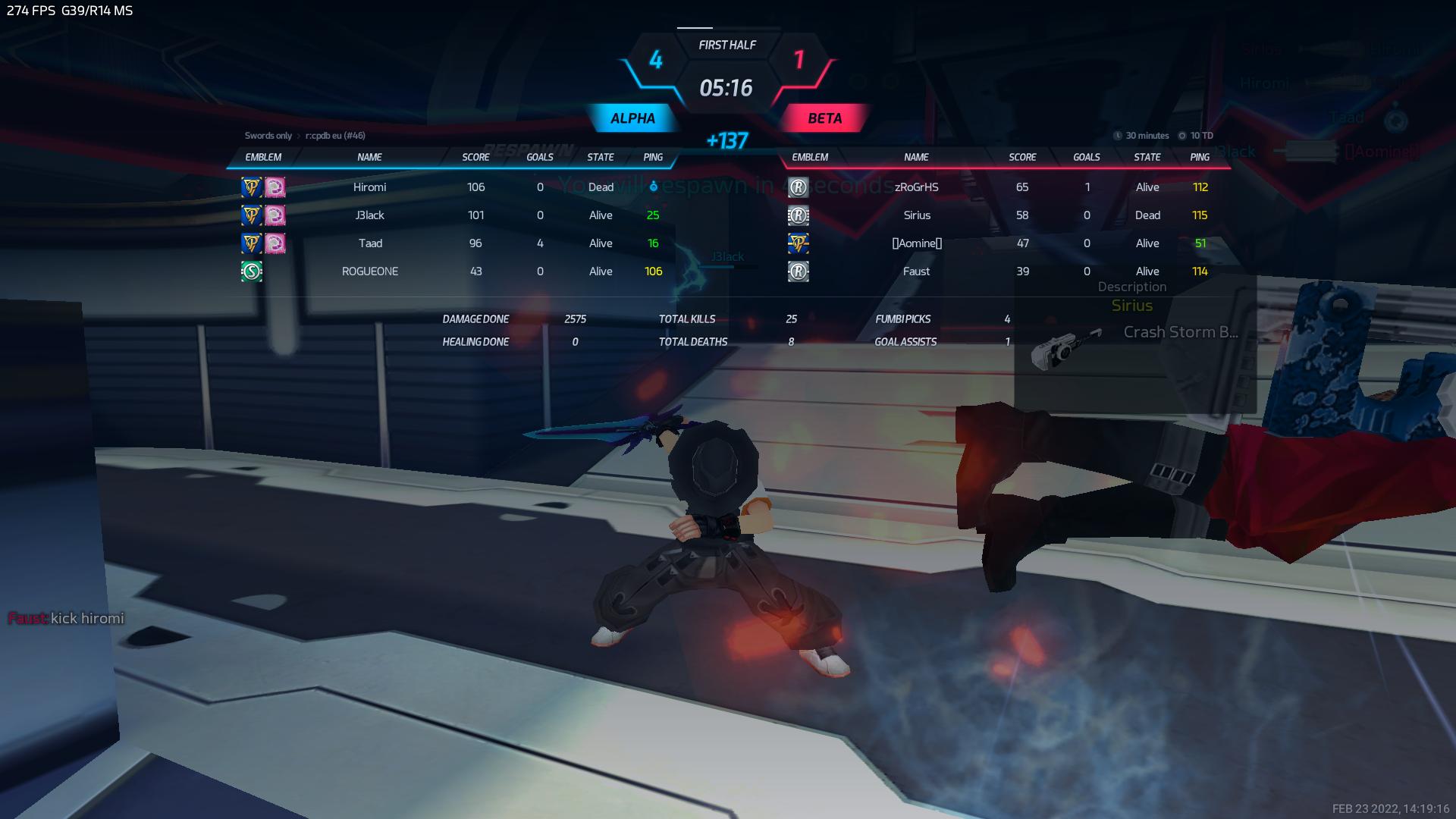The height and width of the screenshot is (819, 1456).
Task: Select Sirius in the Beta scoreboard
Action: tap(916, 215)
